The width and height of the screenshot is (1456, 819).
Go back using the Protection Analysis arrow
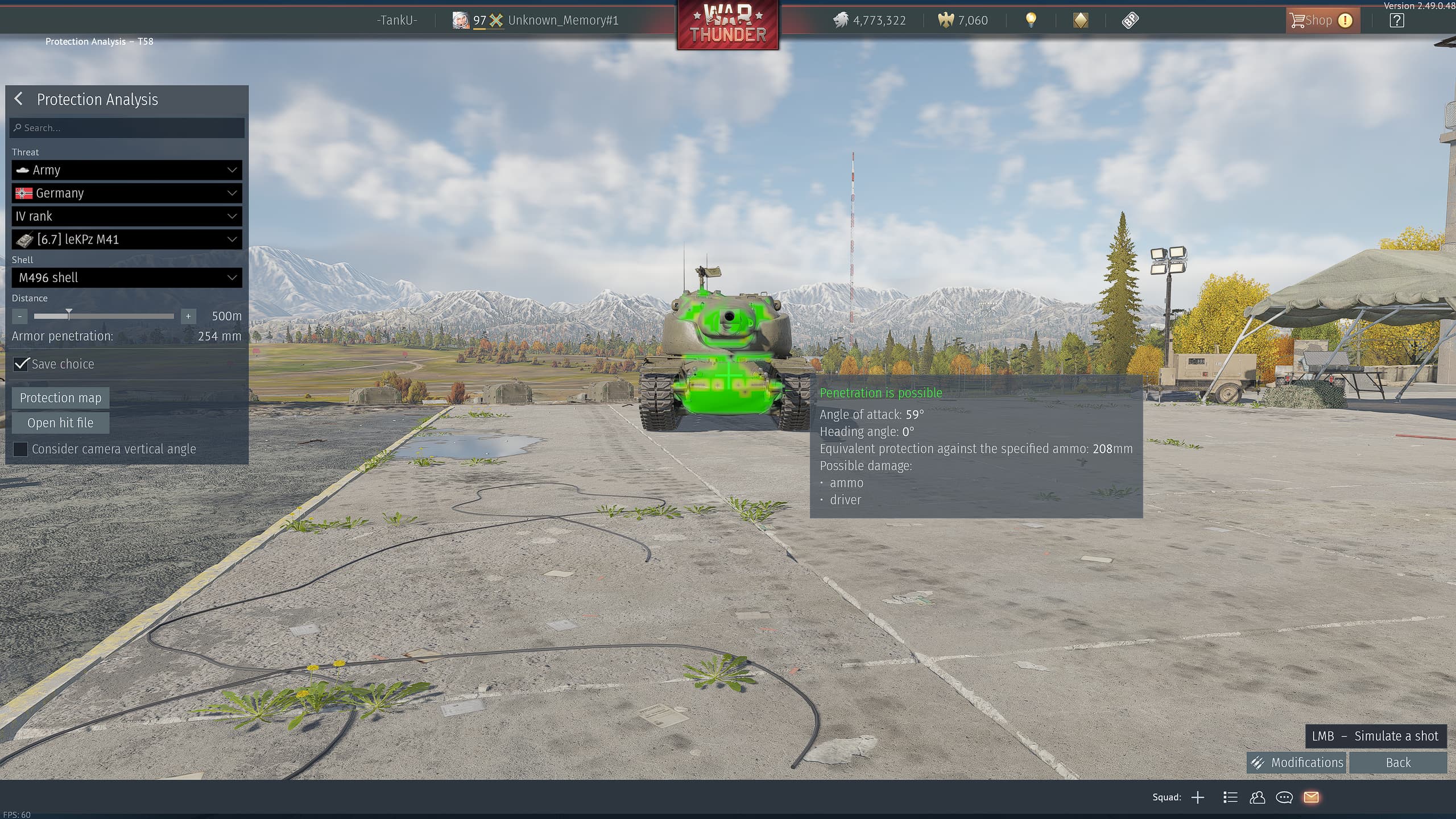coord(19,99)
